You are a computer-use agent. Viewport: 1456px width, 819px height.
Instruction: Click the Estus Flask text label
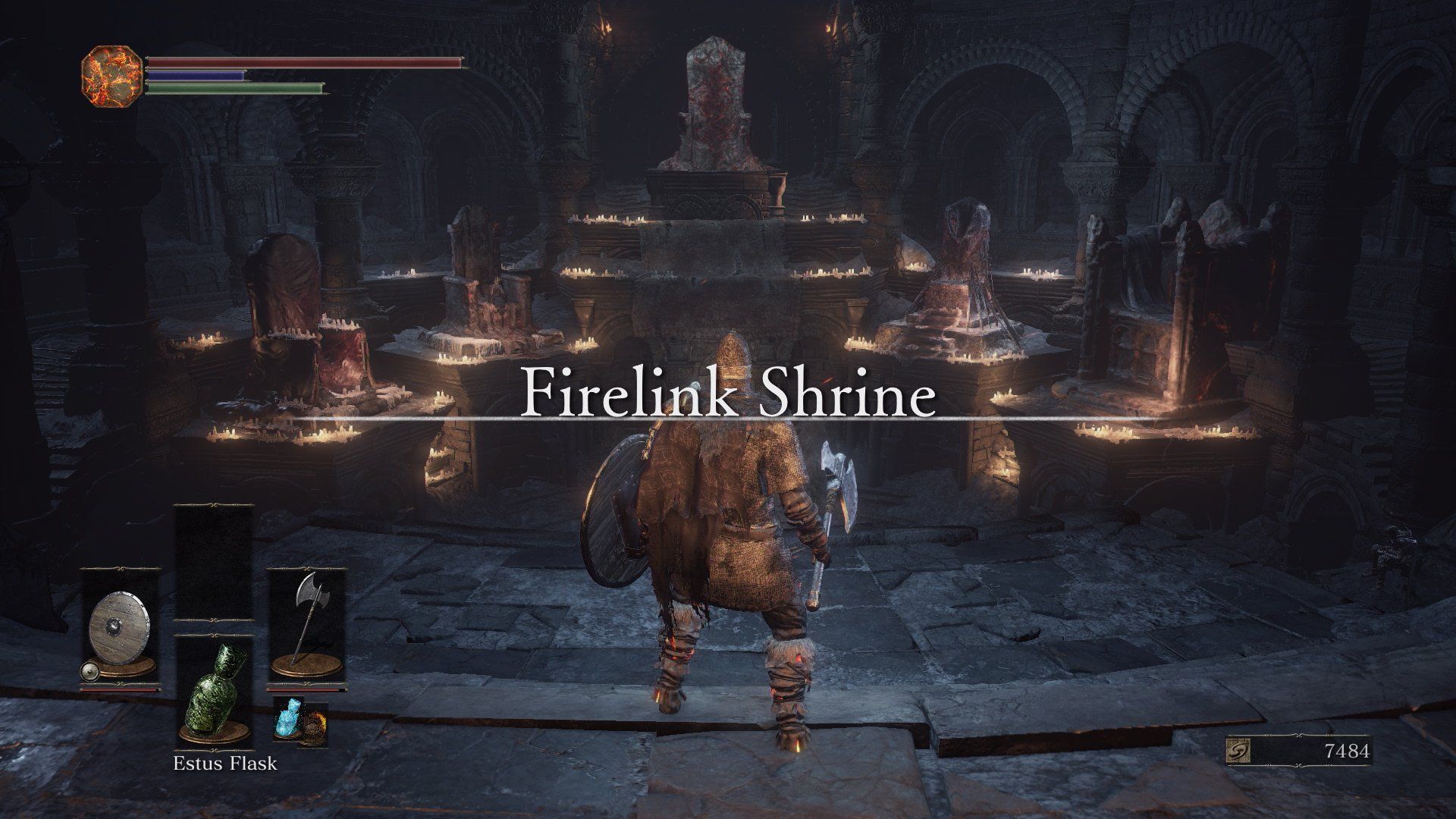click(224, 764)
